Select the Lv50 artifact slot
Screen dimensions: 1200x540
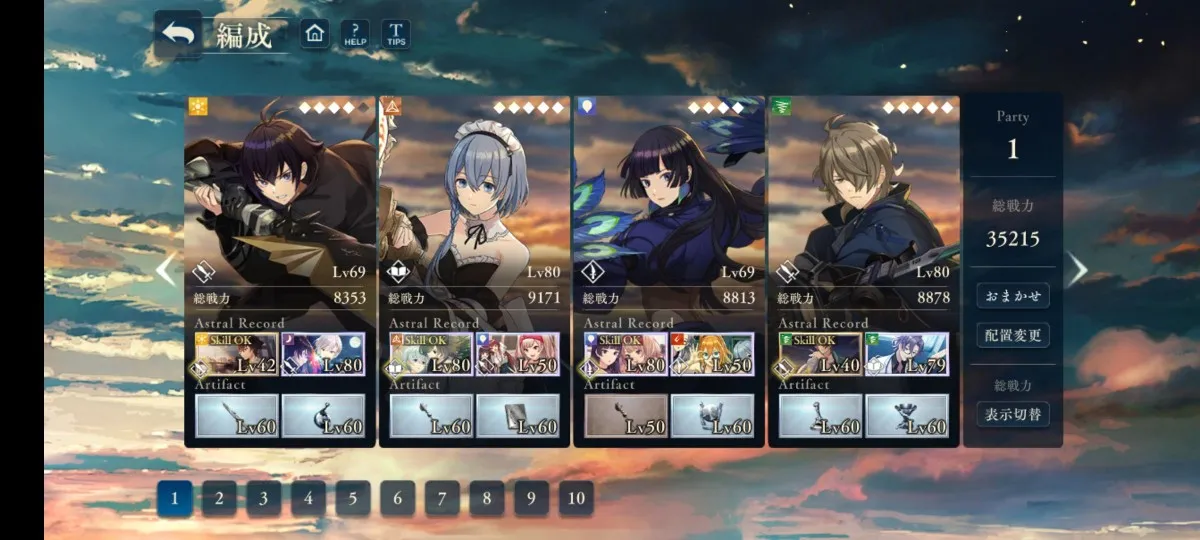(627, 416)
